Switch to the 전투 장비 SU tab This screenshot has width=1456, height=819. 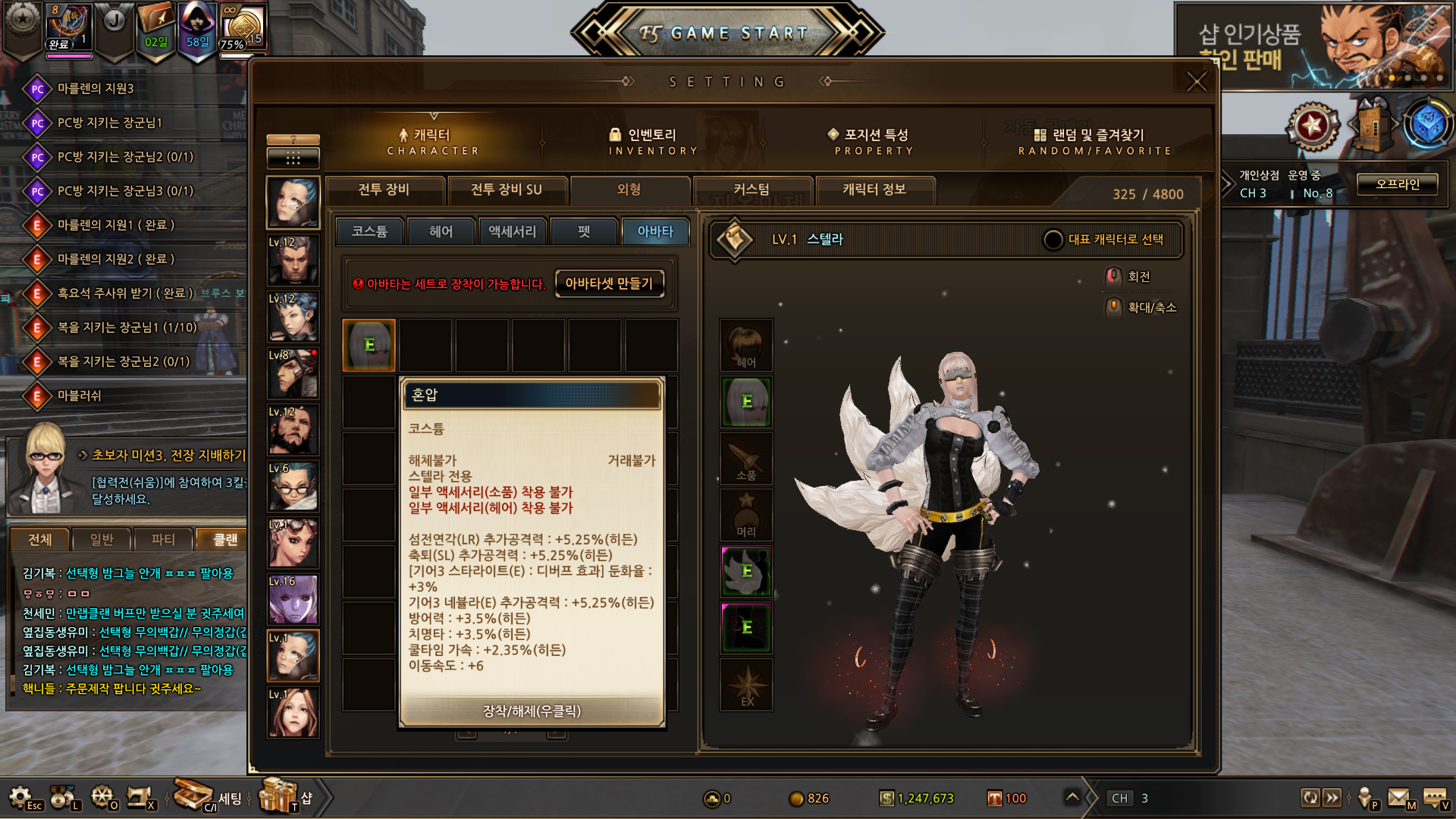507,190
